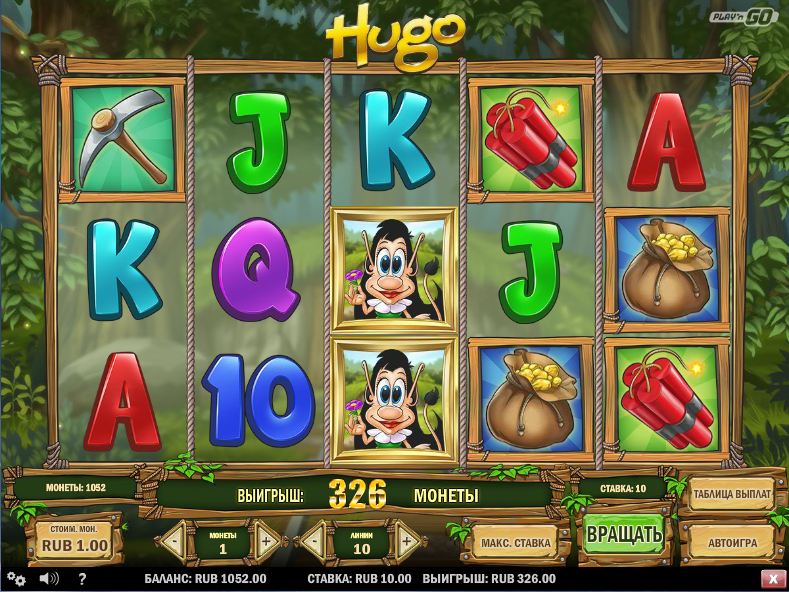Open the ТАБЛИЦА ВЫПЛАТ paytable
This screenshot has height=592, width=789.
(x=731, y=494)
